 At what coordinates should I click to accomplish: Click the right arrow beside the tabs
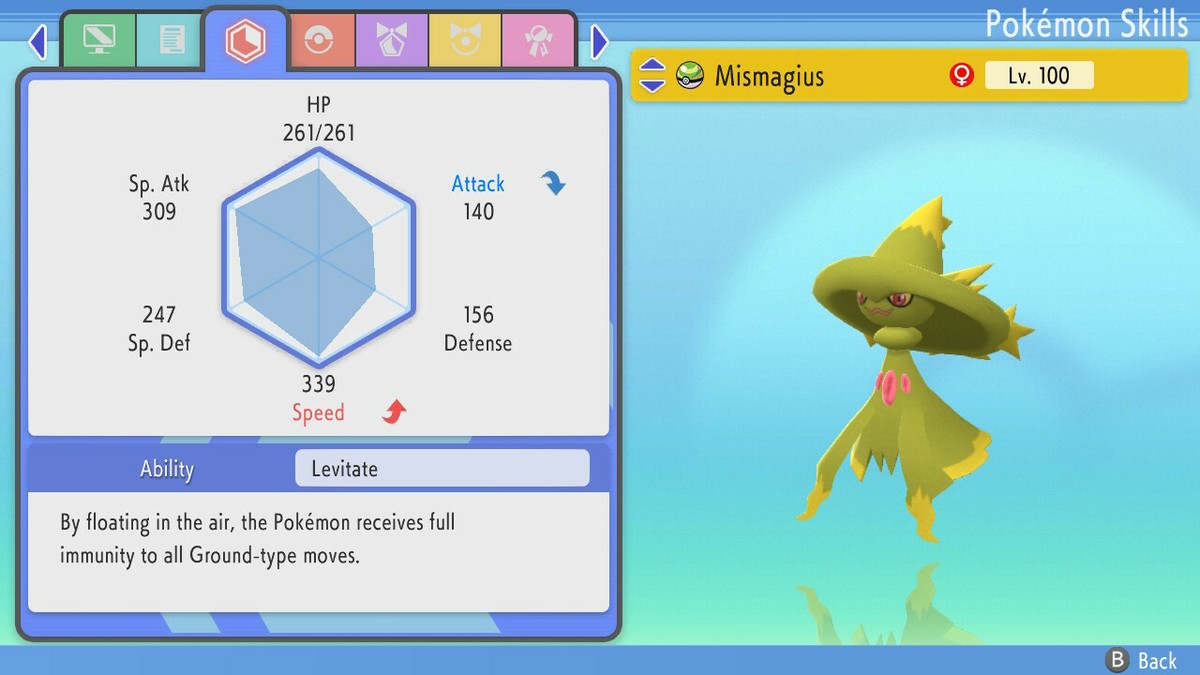click(x=599, y=42)
